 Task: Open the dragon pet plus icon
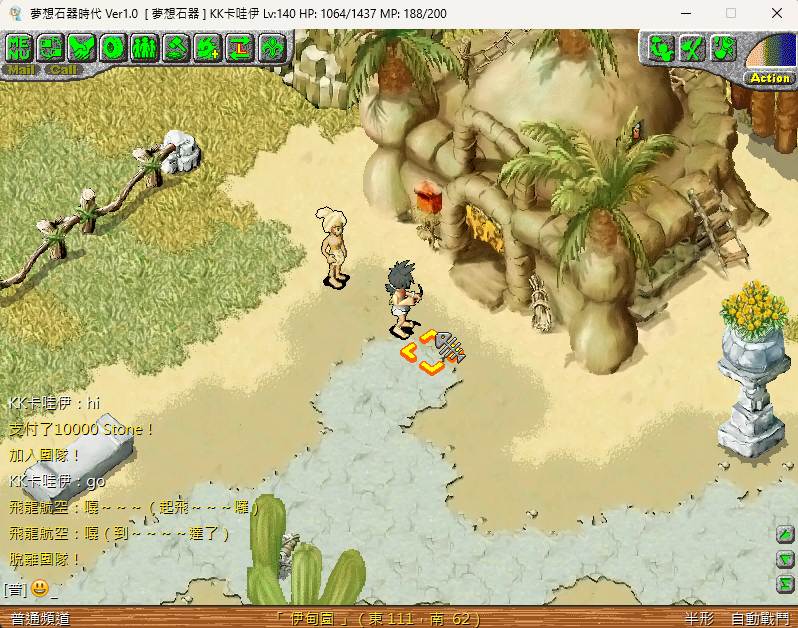[x=208, y=46]
